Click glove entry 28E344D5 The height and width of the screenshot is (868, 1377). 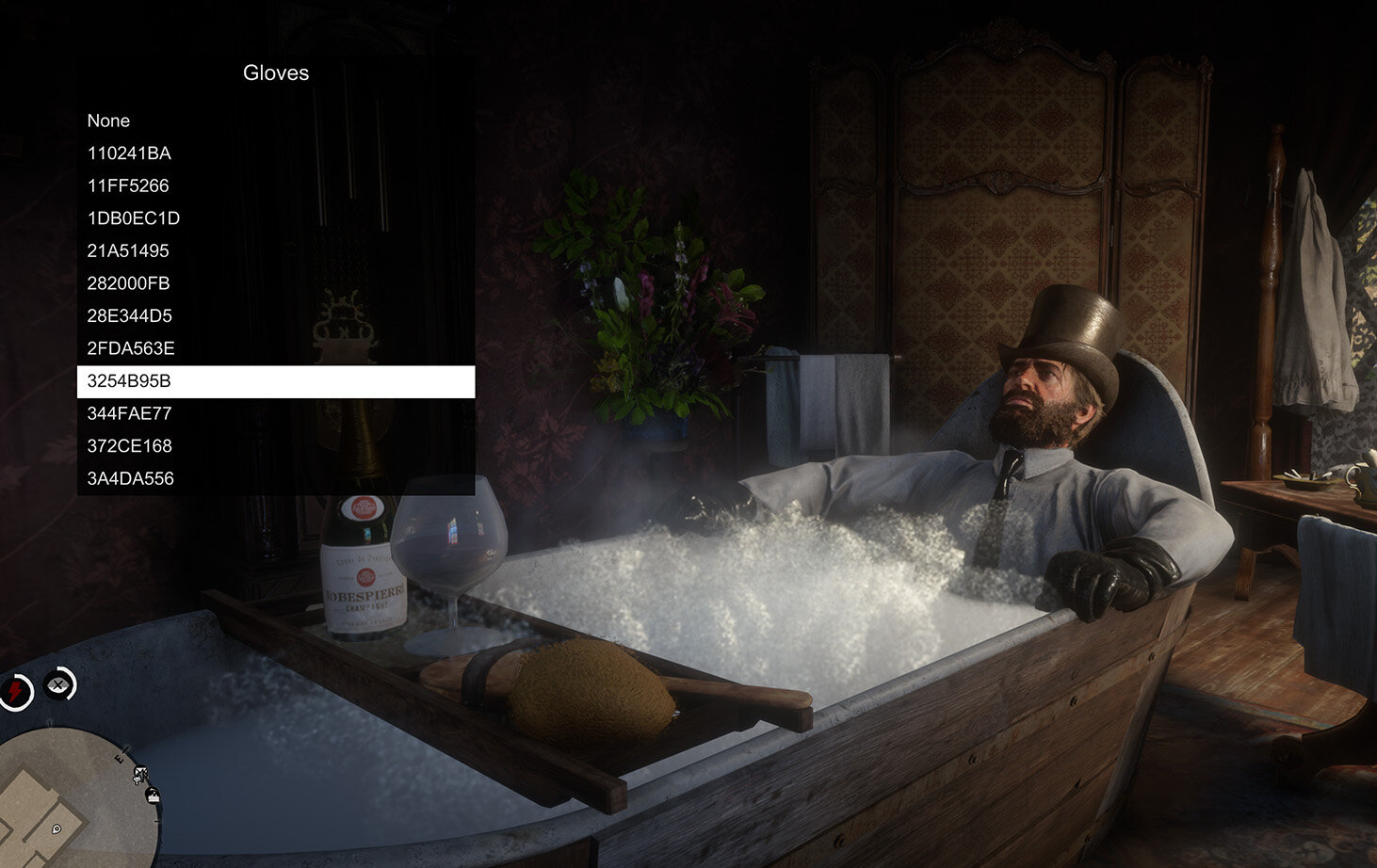(x=130, y=315)
